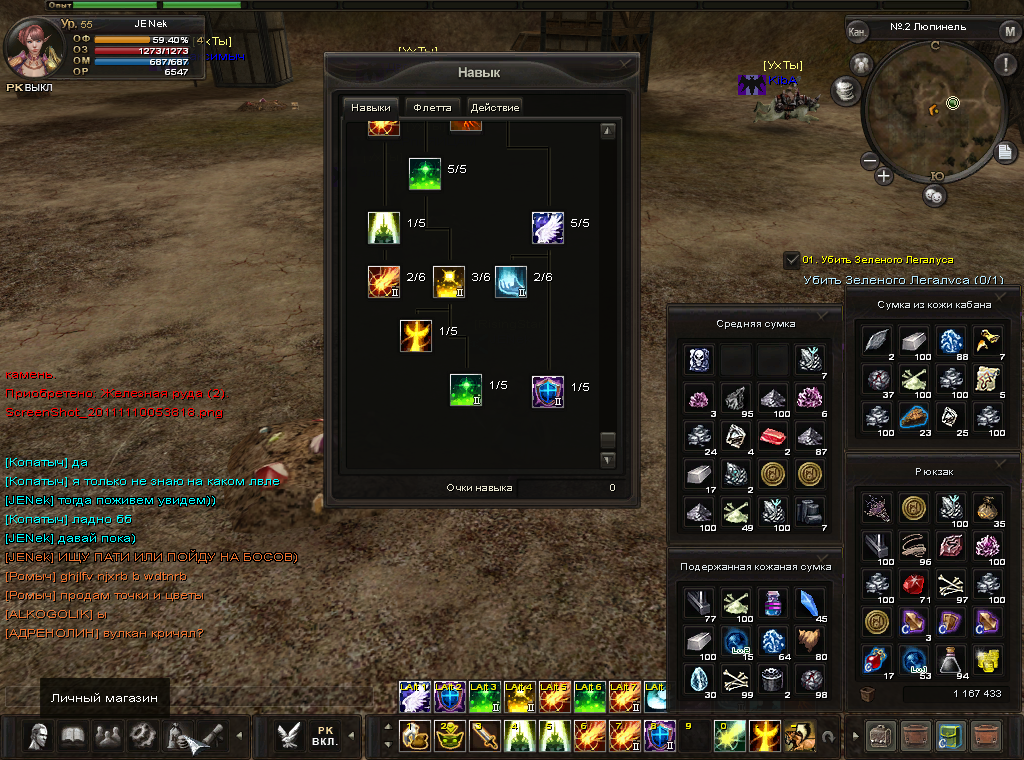Open the world map with M button
The width and height of the screenshot is (1024, 760).
click(x=1010, y=31)
